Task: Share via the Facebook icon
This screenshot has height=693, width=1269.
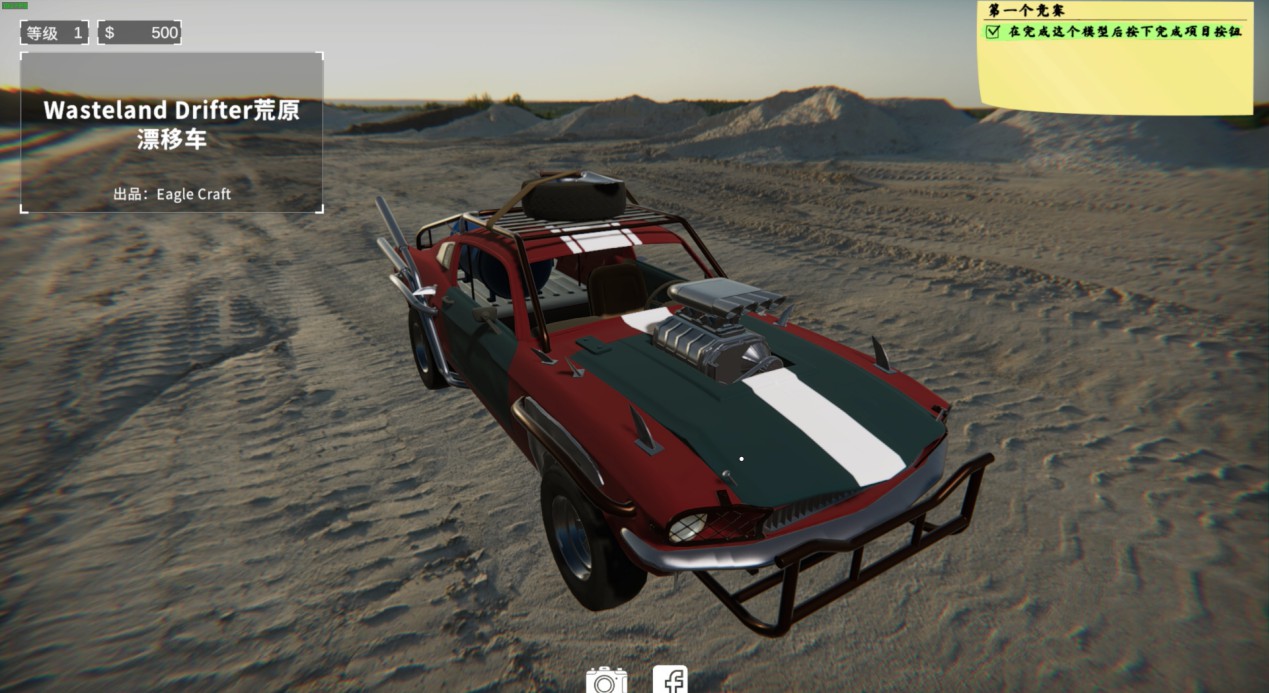Action: coord(670,680)
